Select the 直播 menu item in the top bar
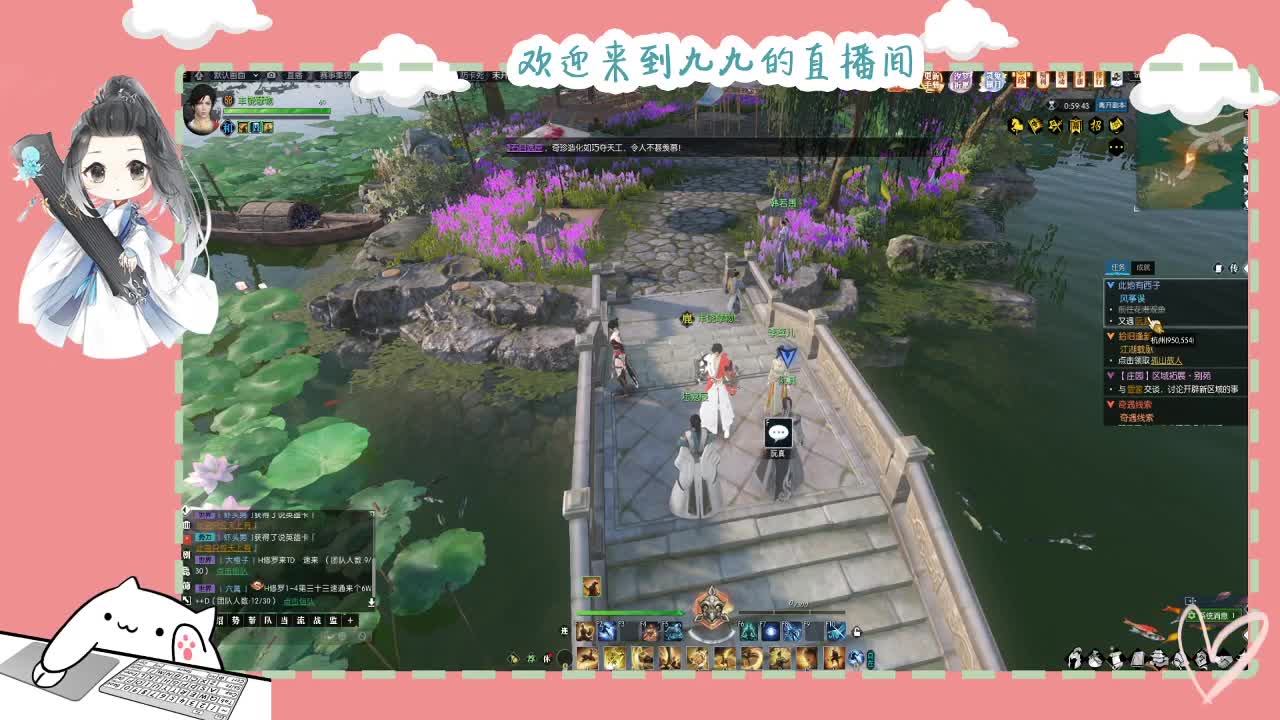Viewport: 1280px width, 720px height. (x=294, y=76)
